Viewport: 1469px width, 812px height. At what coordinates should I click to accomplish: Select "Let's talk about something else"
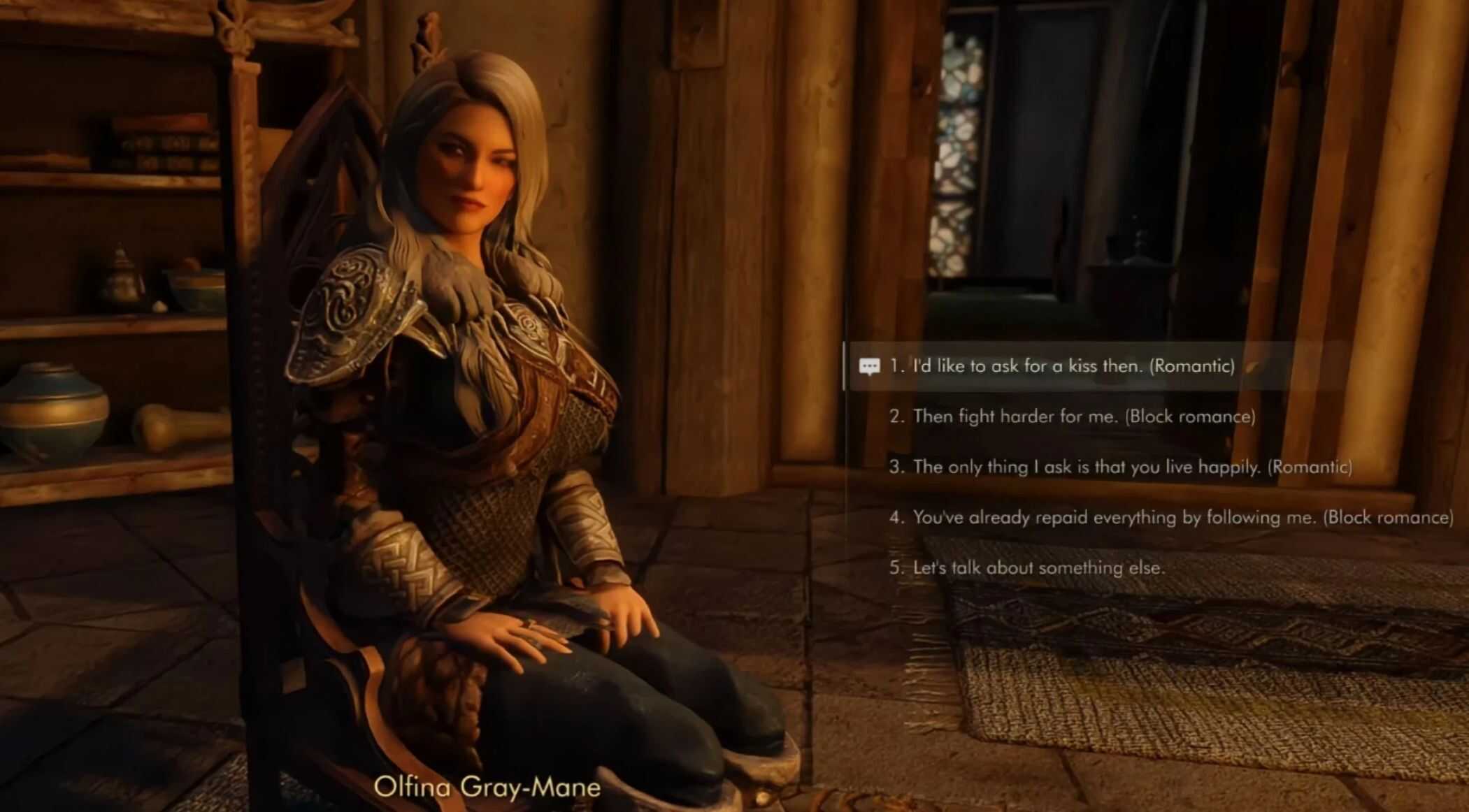1026,567
